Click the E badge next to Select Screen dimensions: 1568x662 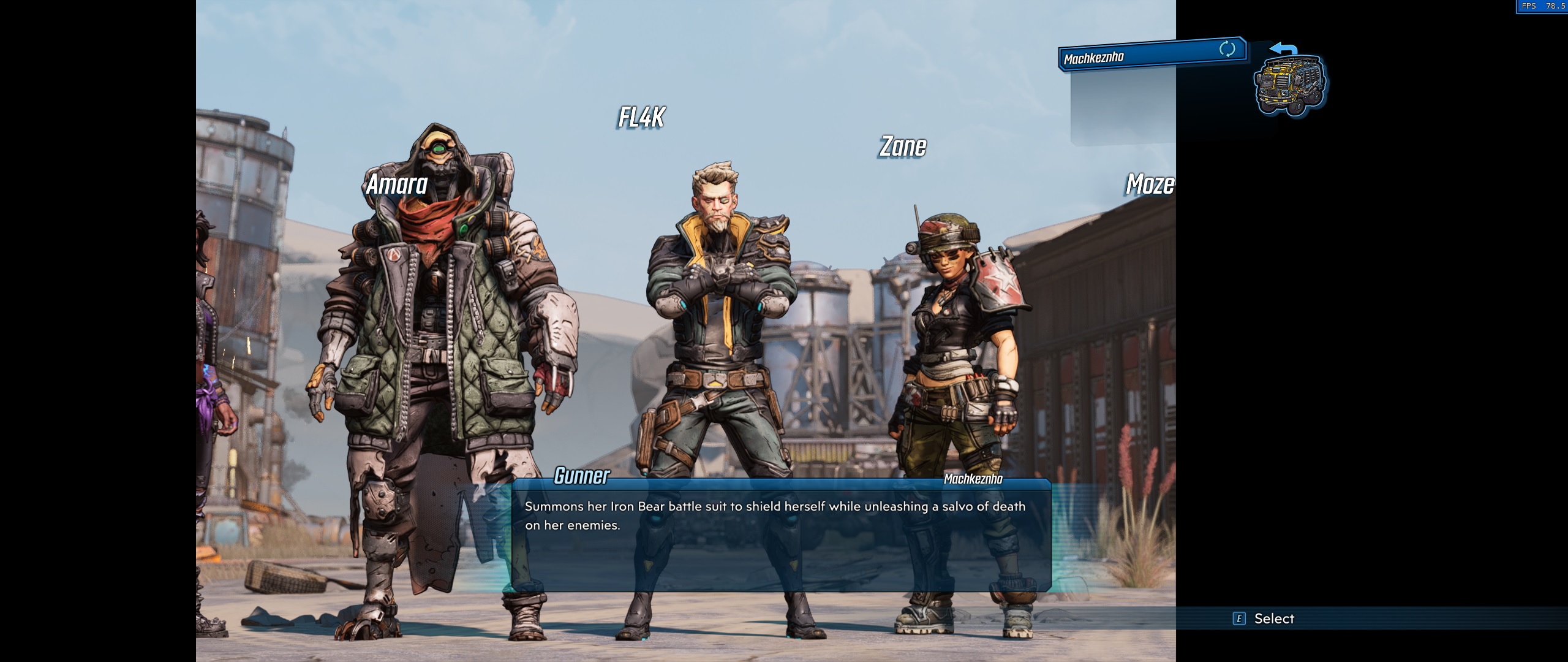pyautogui.click(x=1239, y=619)
